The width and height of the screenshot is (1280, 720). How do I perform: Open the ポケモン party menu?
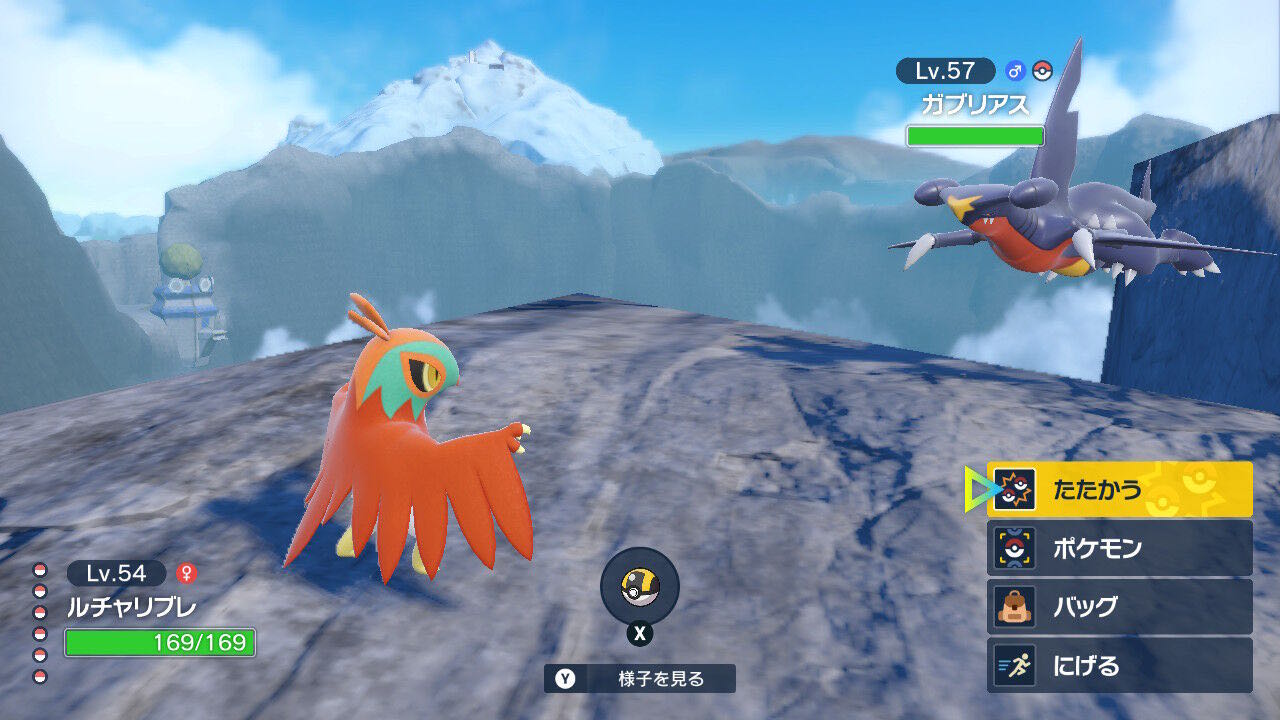1119,548
